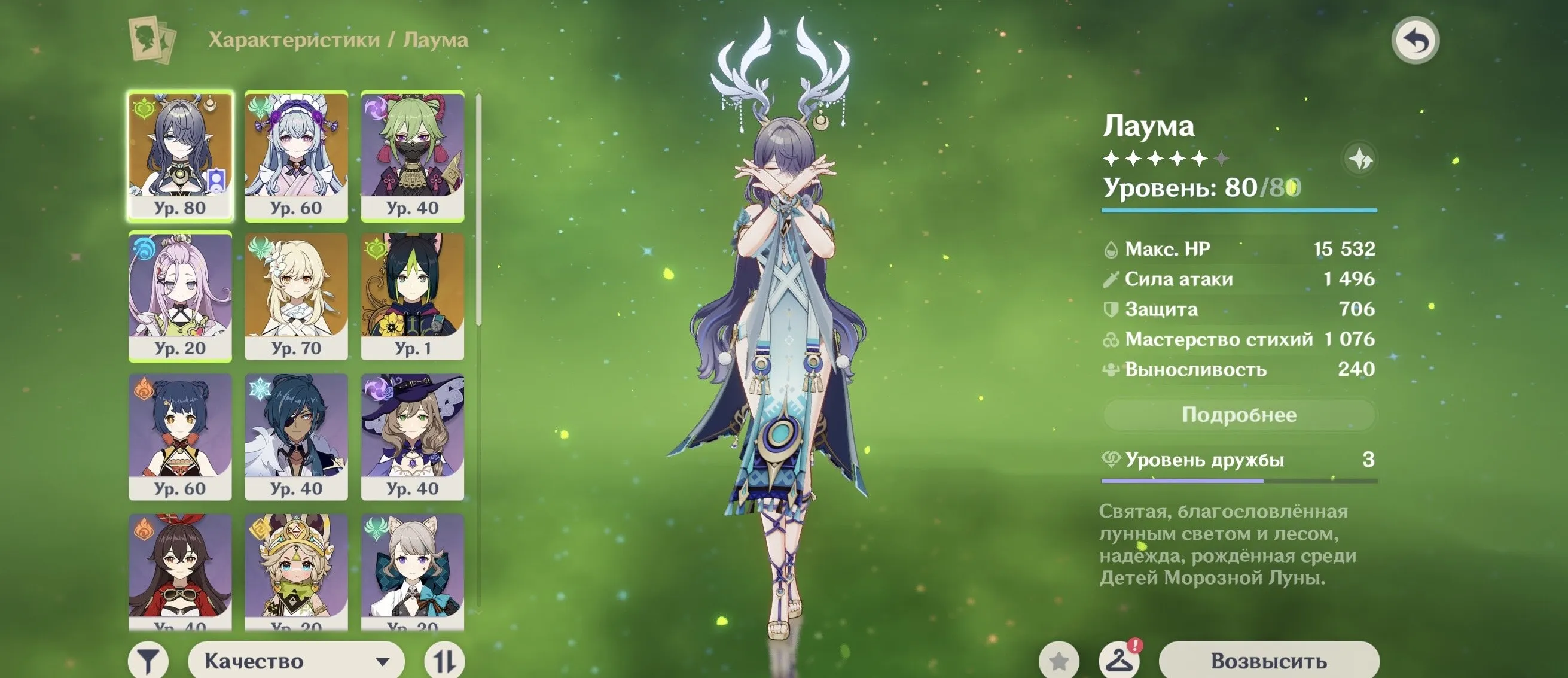Open the Качество sort dropdown
The image size is (1568, 678).
point(296,661)
